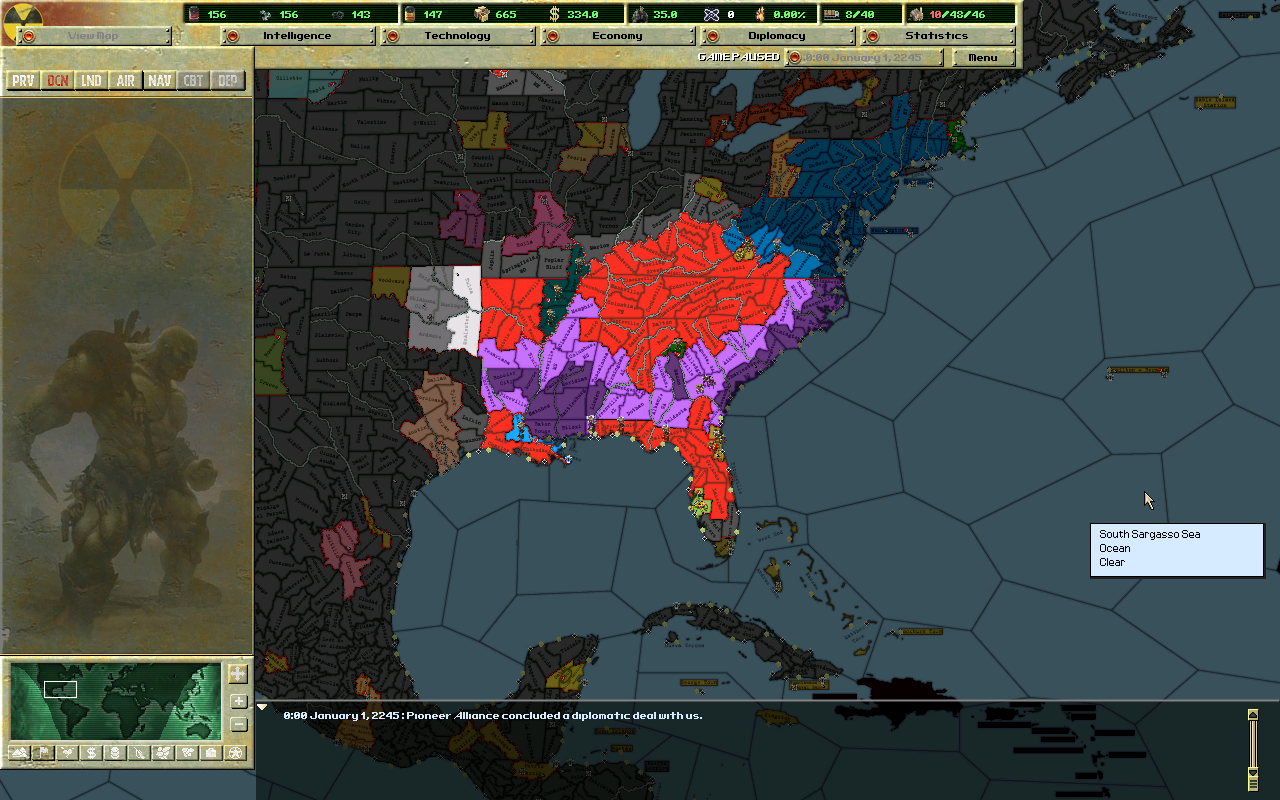Screen dimensions: 1280x800
Task: Click the View Map button
Action: [x=93, y=35]
